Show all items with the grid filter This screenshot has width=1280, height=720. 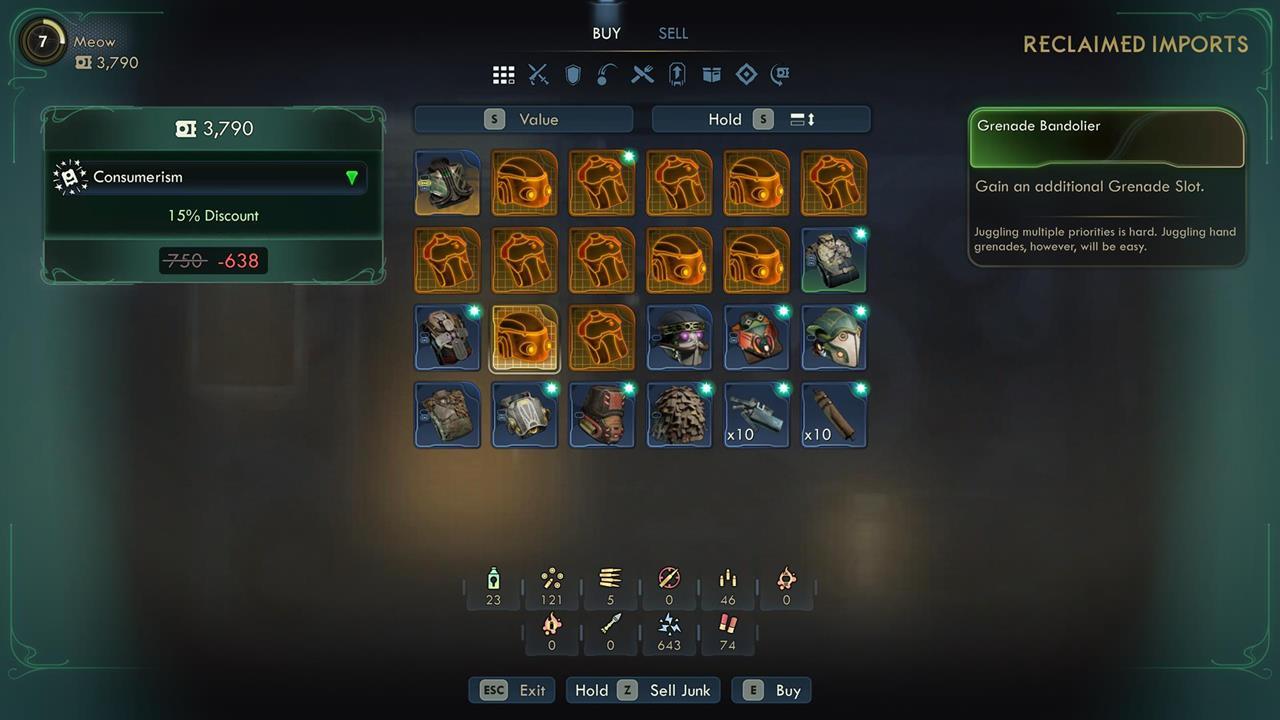[503, 74]
